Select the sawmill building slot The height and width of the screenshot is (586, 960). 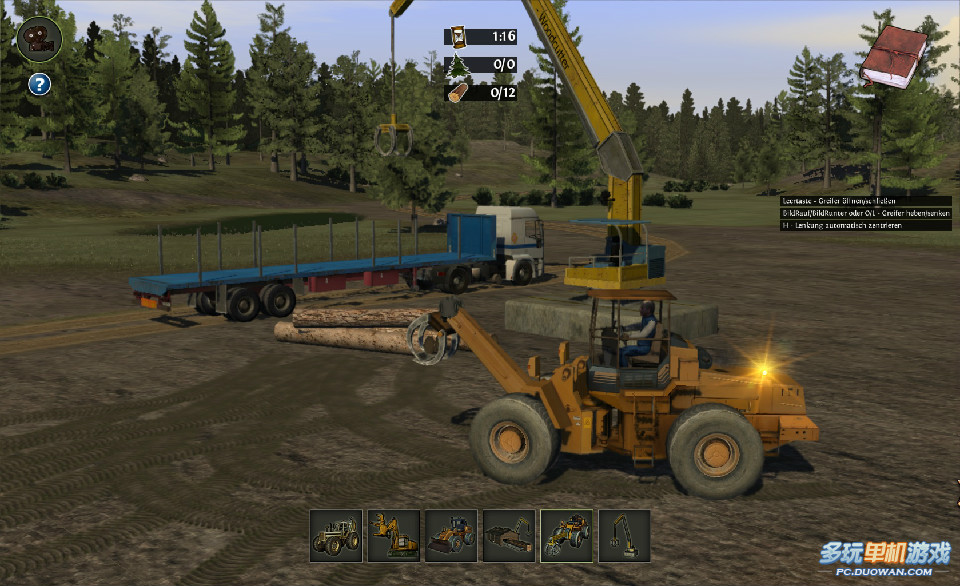509,536
